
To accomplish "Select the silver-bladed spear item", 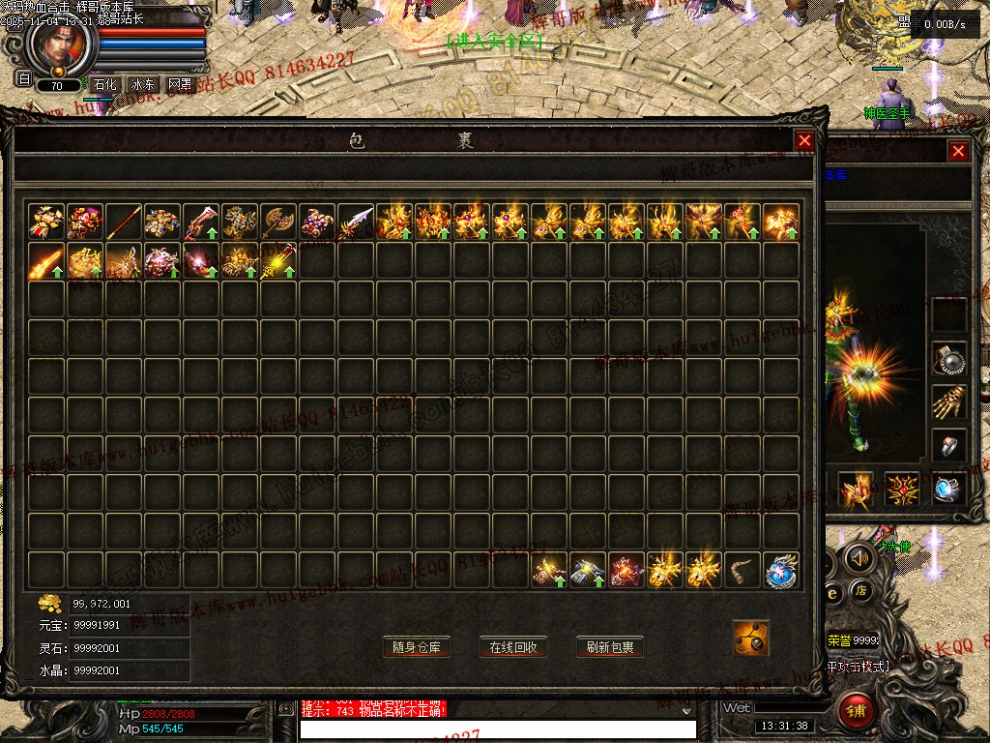I will point(355,222).
